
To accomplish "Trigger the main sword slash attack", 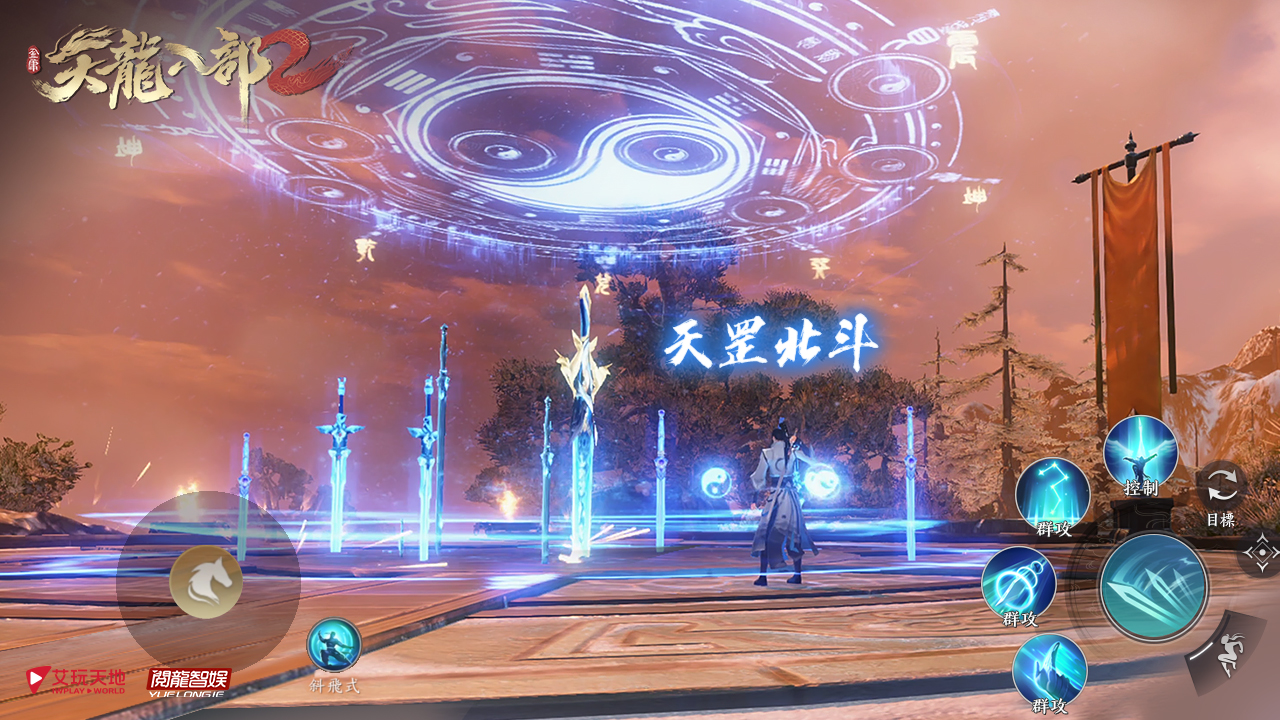I will pos(1153,587).
